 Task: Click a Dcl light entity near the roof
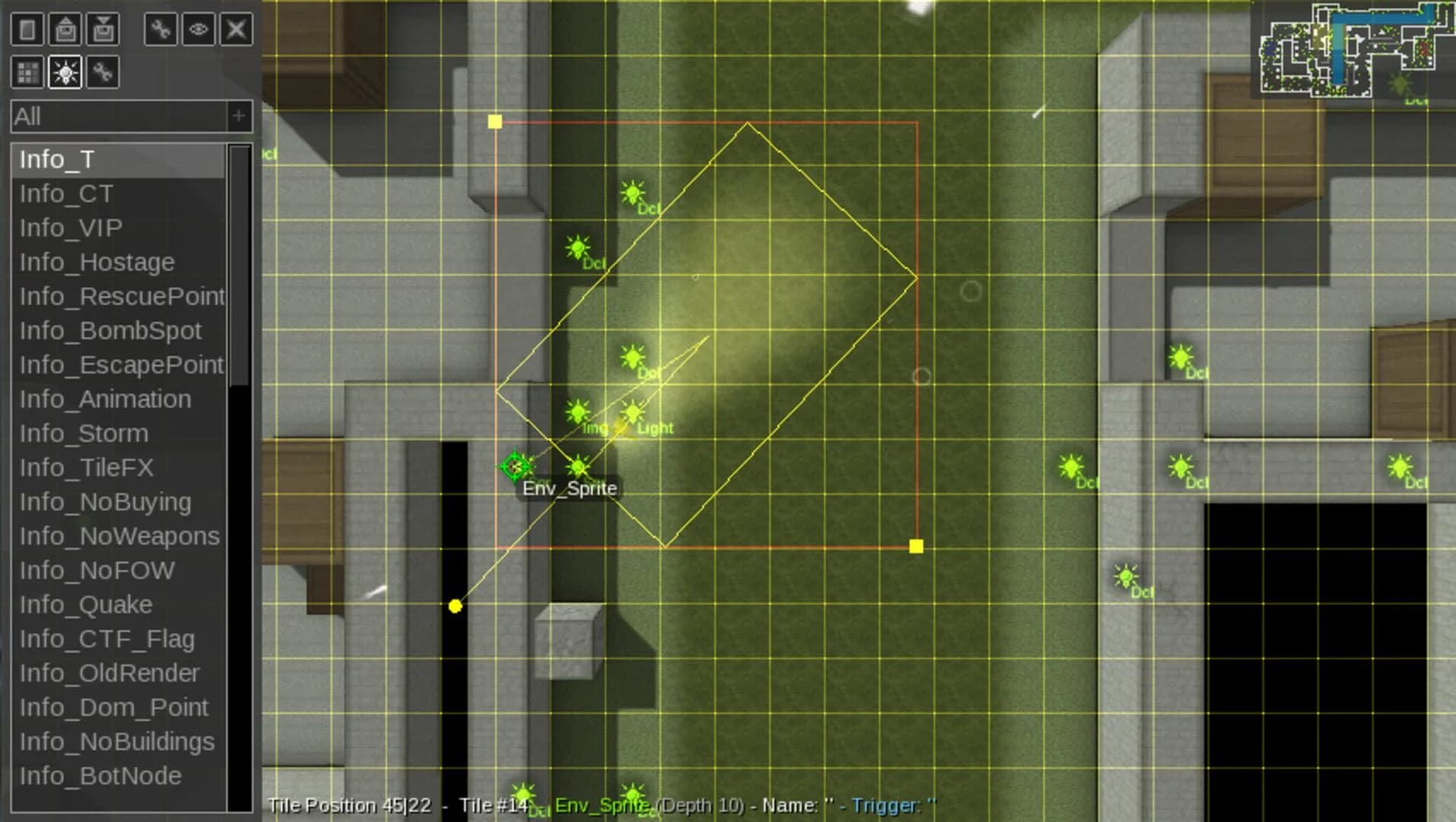(x=633, y=193)
